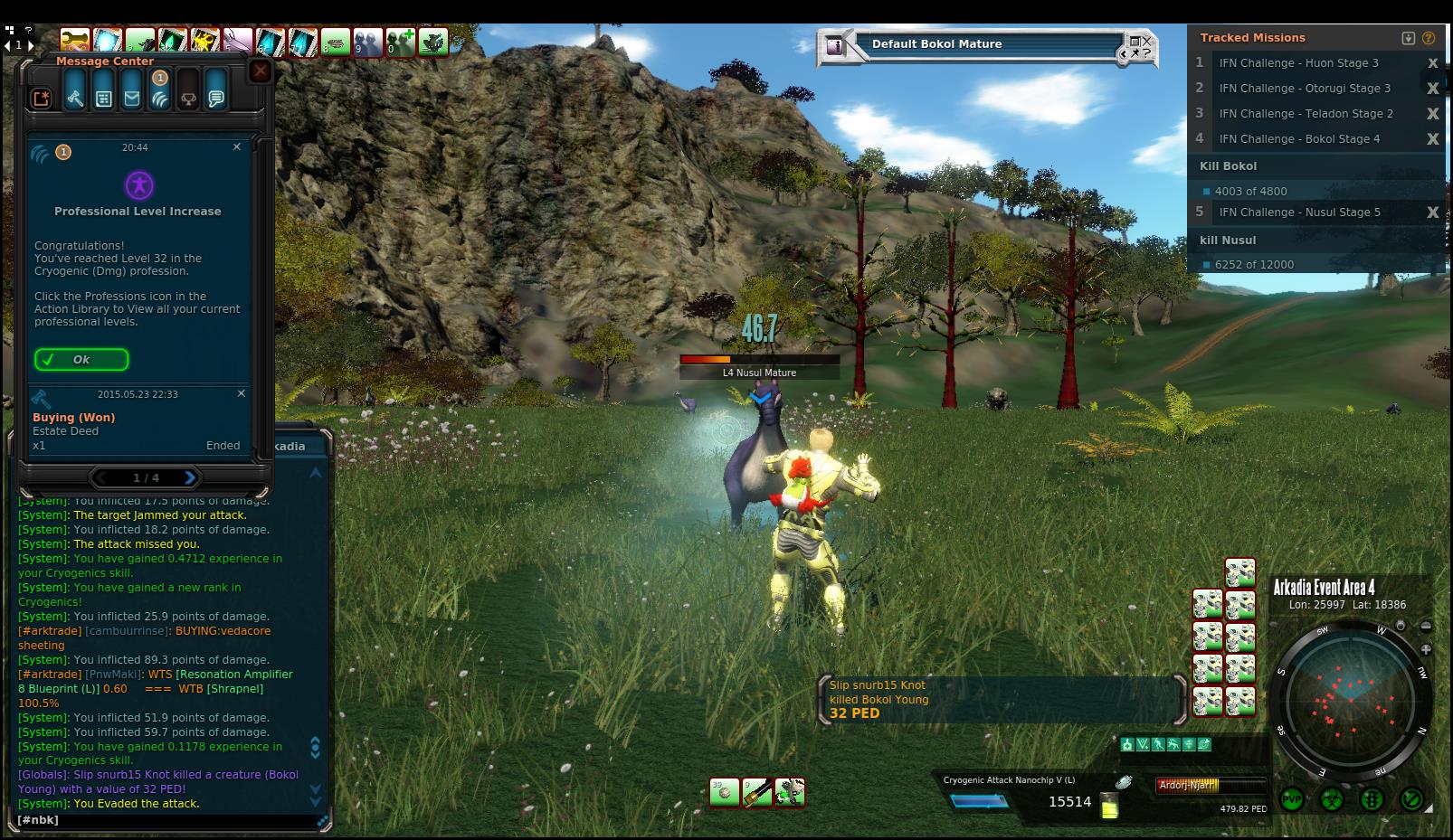Viewport: 1453px width, 840px height.
Task: Select IFN Challenge - Bokol Stage 4 mission
Action: point(1299,139)
